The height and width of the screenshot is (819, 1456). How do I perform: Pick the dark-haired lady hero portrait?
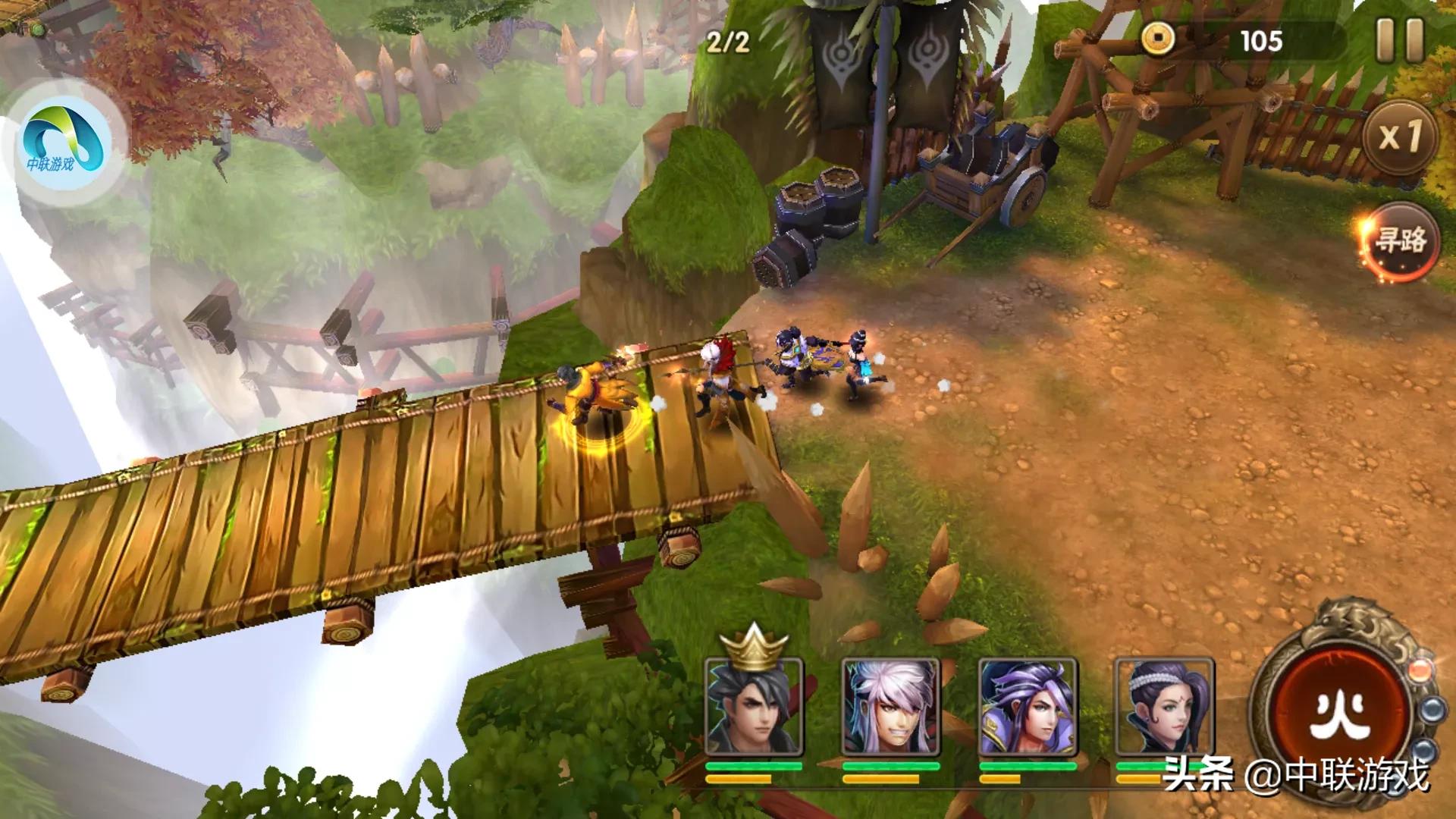coord(1163,707)
